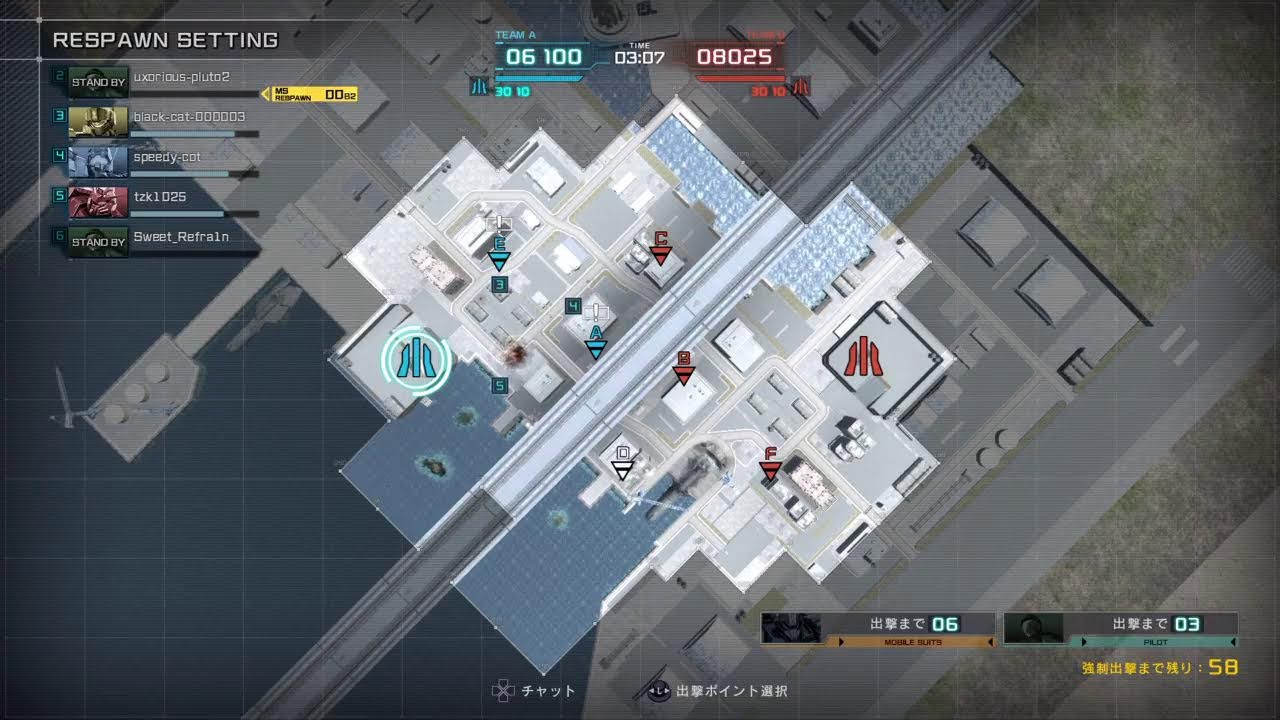Select teammate marker 4 on the map

pos(573,306)
